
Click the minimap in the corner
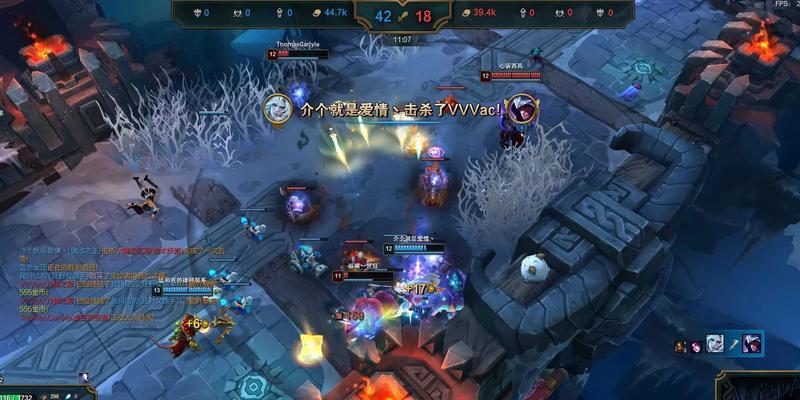pos(758,386)
